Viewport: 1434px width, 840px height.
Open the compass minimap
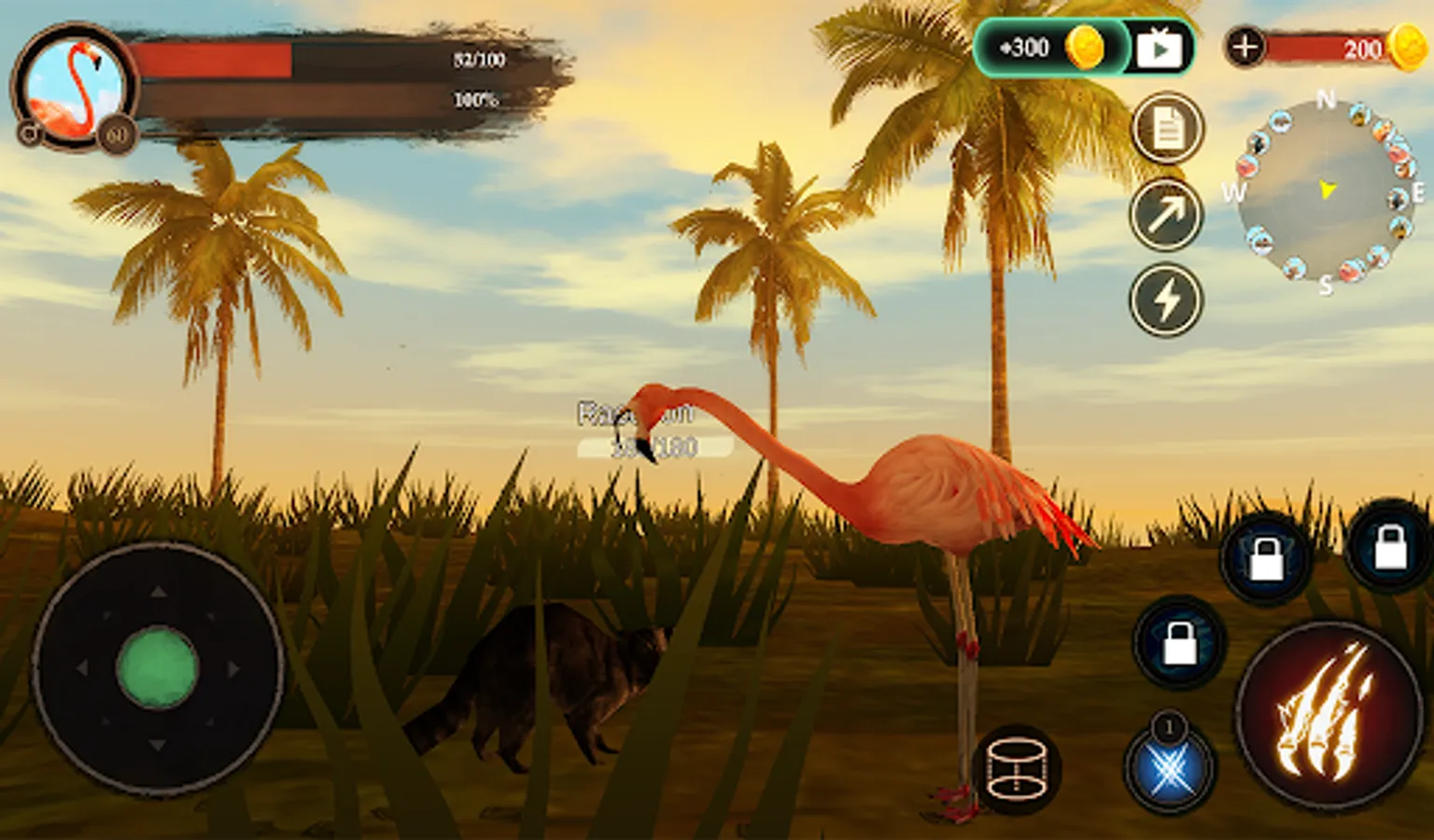[1326, 191]
